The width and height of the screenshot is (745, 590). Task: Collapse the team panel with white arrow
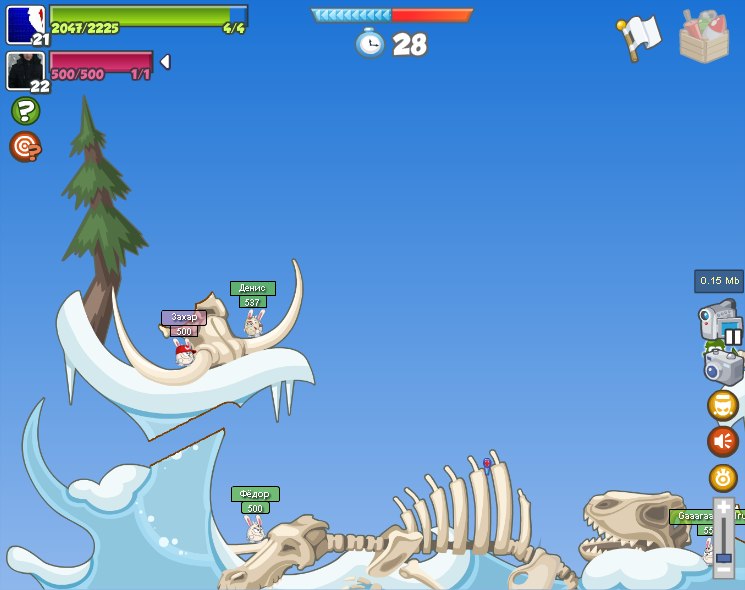pyautogui.click(x=165, y=62)
